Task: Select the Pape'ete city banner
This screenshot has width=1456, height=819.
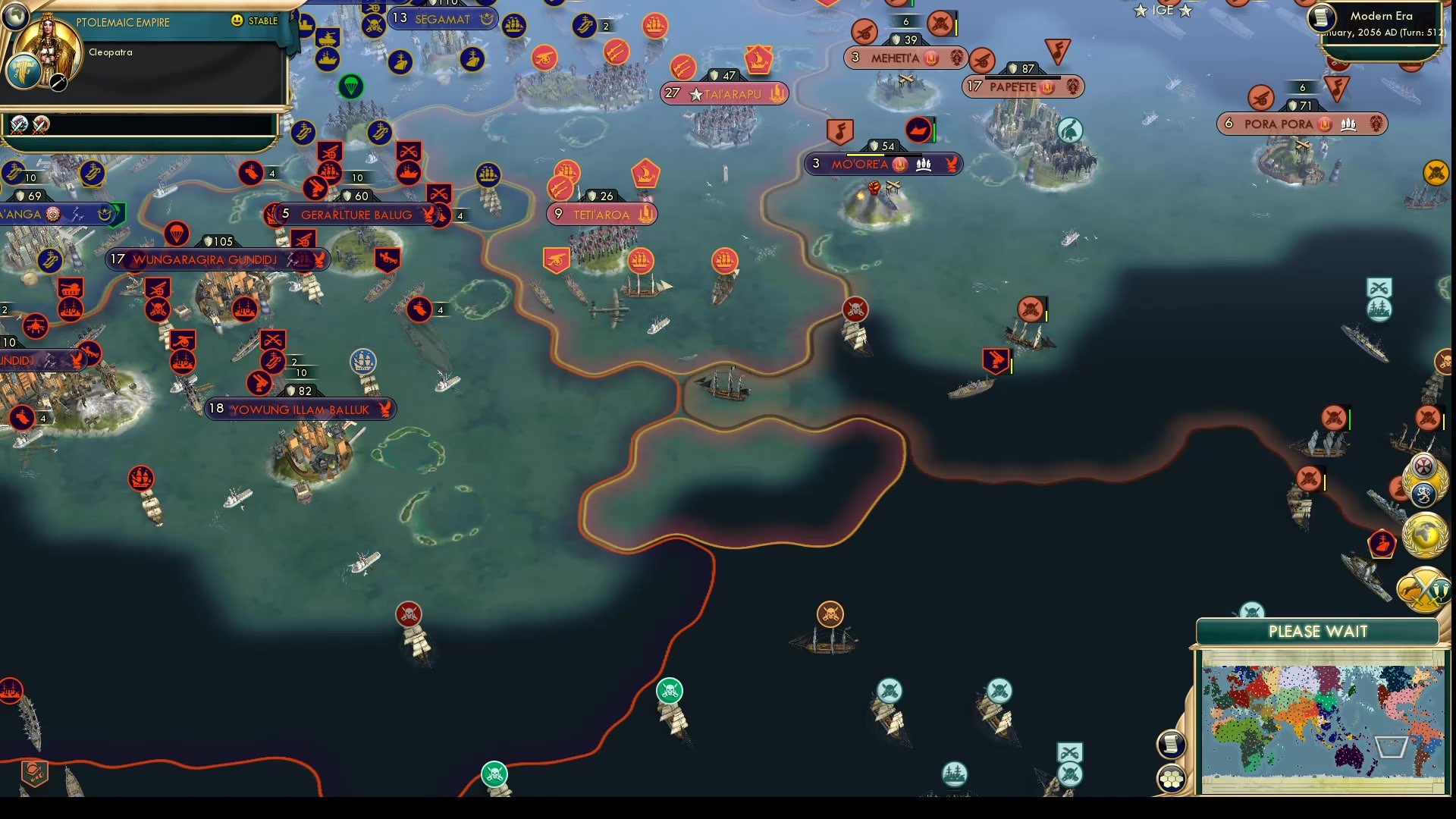Action: pyautogui.click(x=1022, y=86)
